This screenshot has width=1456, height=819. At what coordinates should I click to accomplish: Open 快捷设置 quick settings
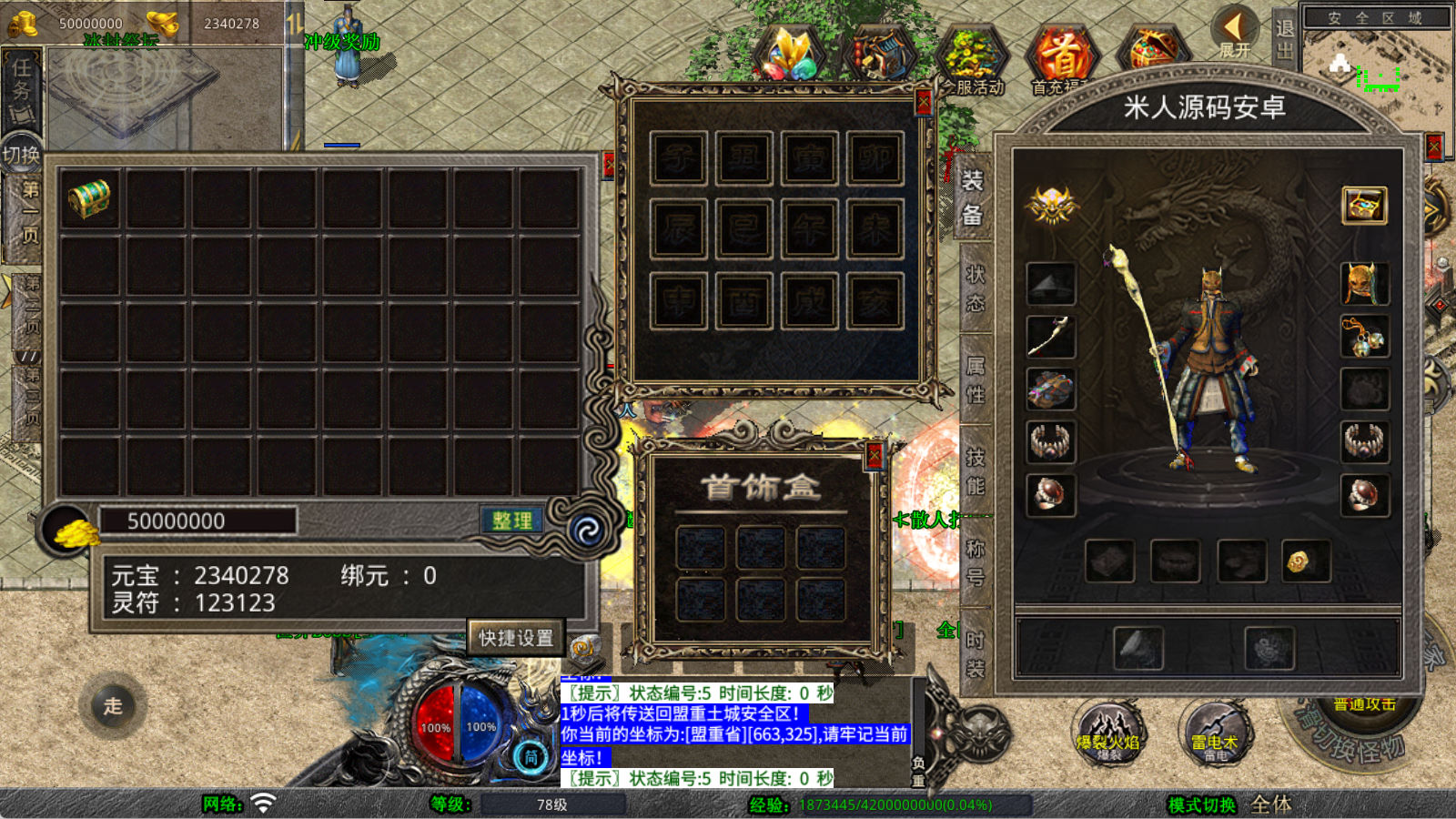[x=516, y=638]
